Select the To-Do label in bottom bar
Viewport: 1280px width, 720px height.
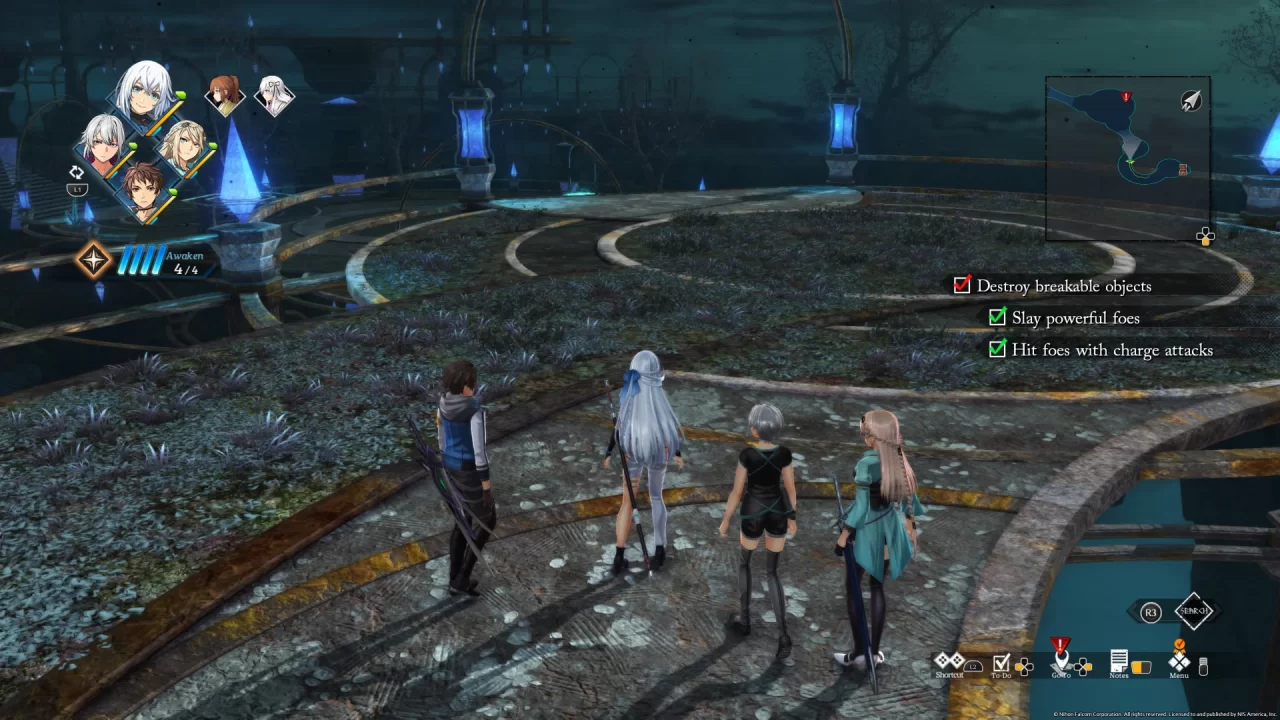pos(1002,676)
